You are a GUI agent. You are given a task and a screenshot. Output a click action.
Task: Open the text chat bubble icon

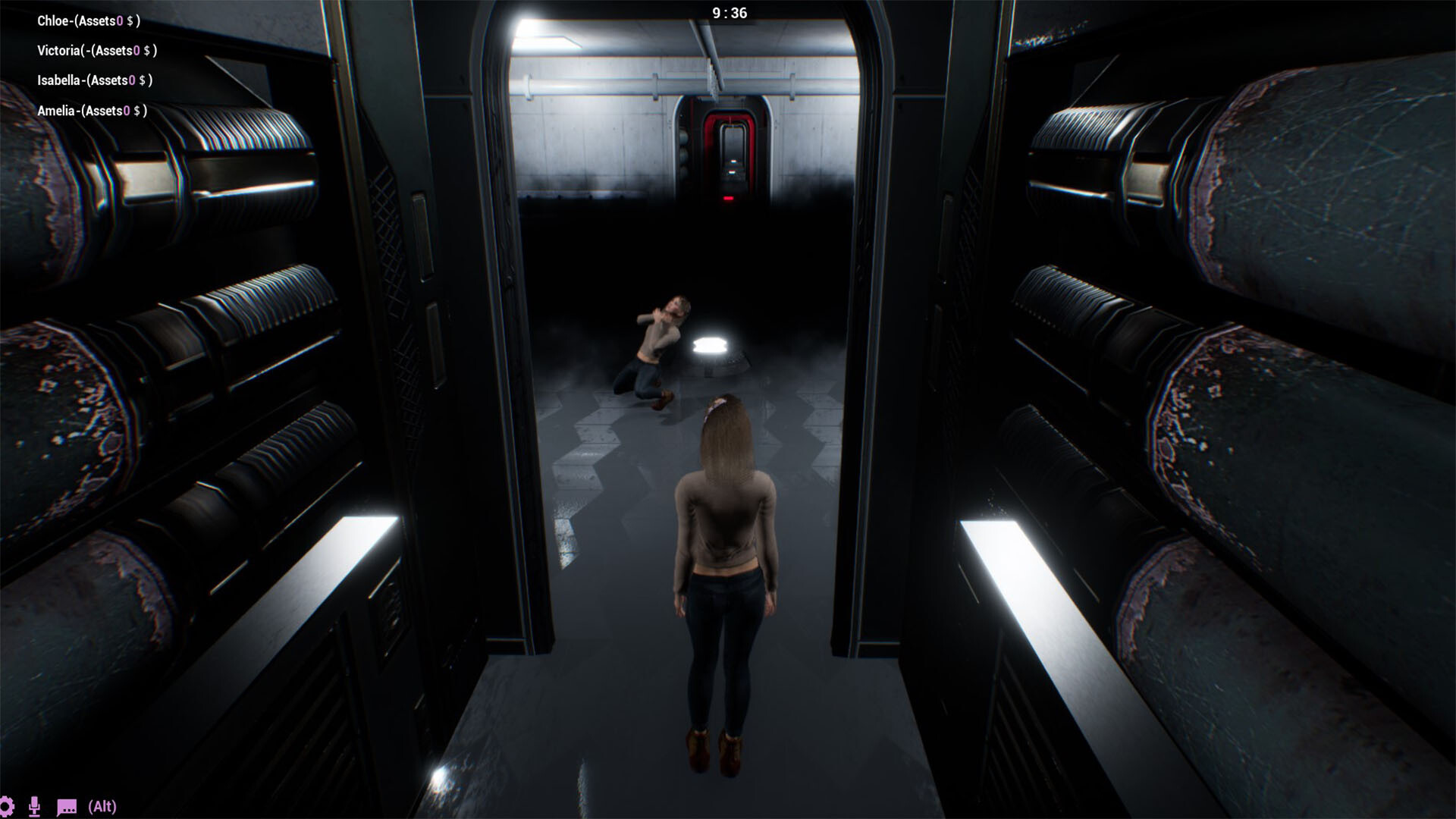click(x=67, y=807)
